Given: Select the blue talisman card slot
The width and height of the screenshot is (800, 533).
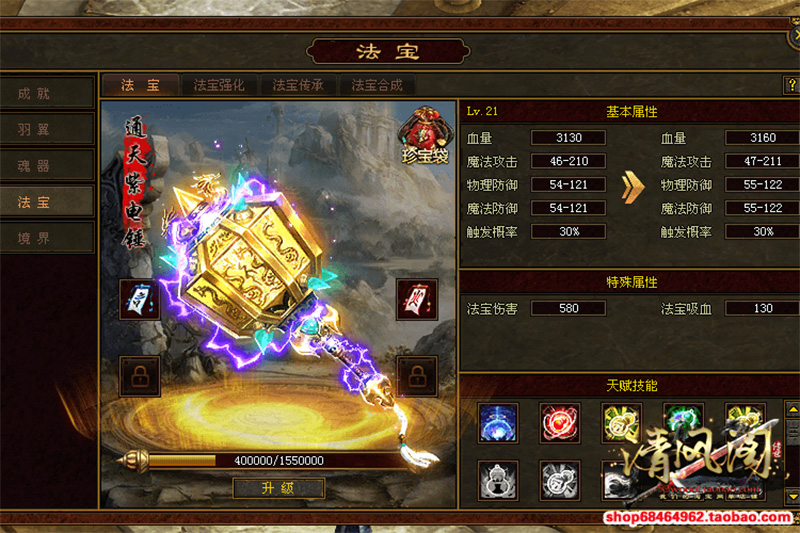Looking at the screenshot, I should tap(138, 298).
